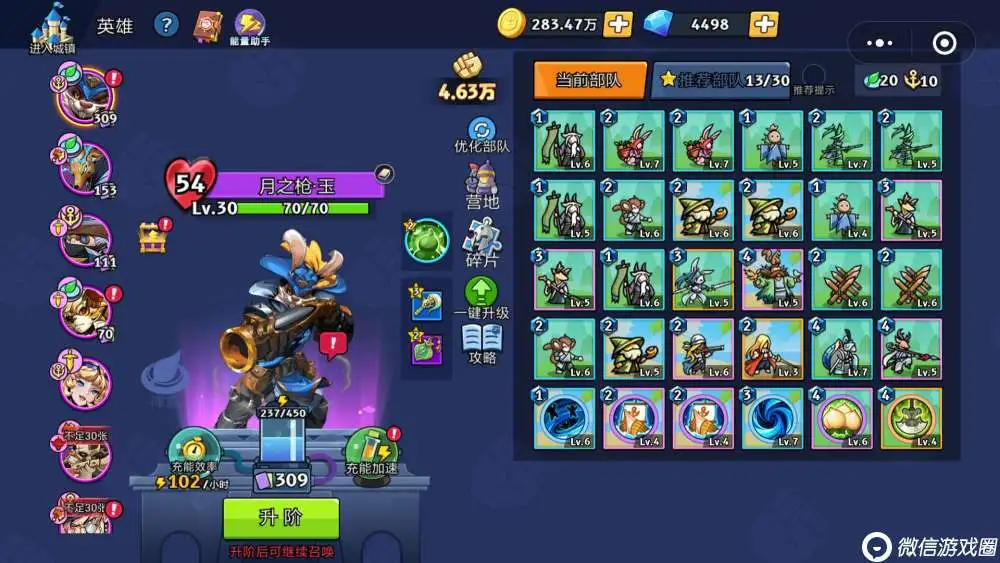Tap the green 升阶 upgrade button
1000x563 pixels.
point(281,518)
